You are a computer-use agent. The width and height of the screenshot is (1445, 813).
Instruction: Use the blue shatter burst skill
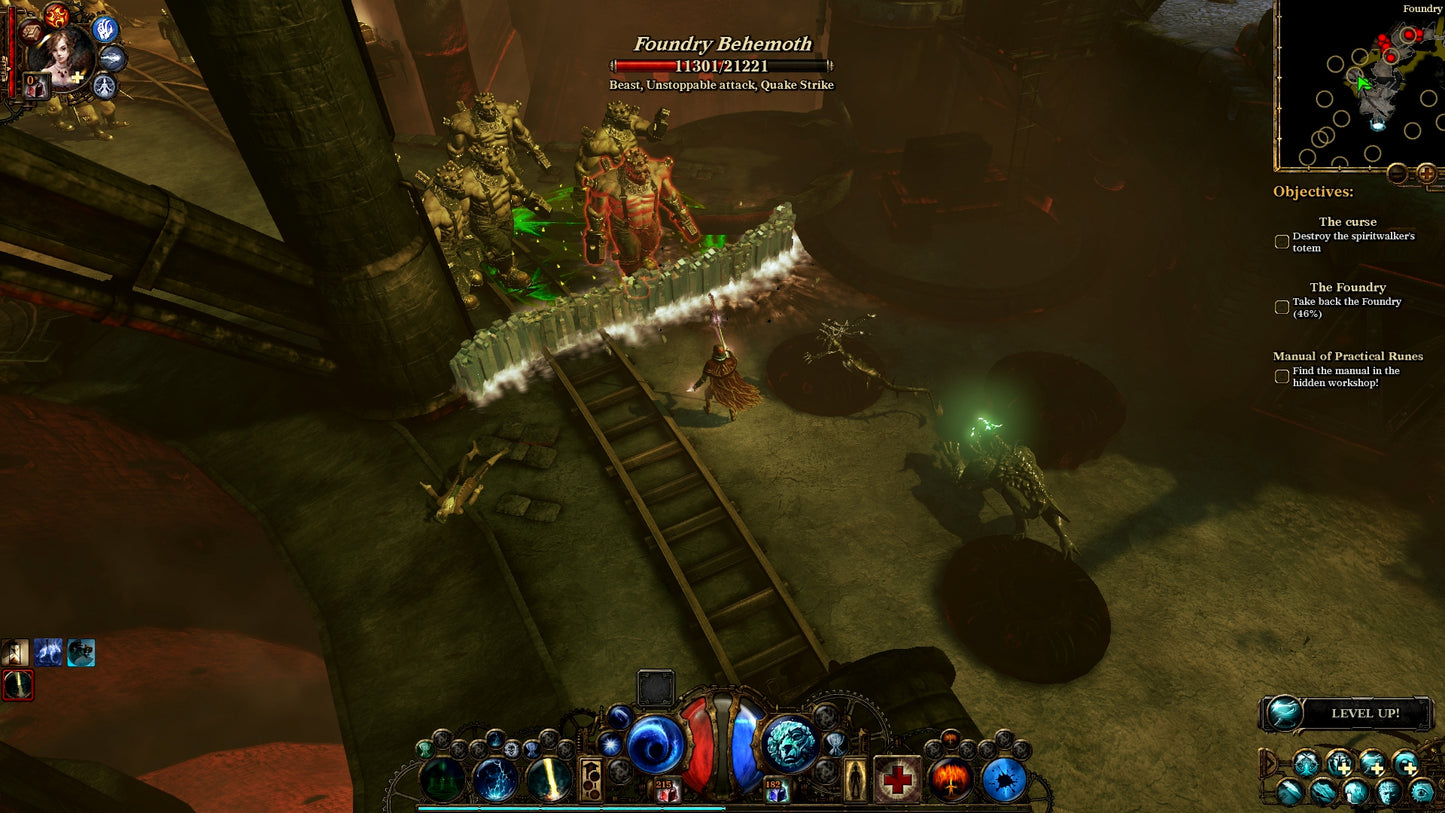click(1005, 780)
